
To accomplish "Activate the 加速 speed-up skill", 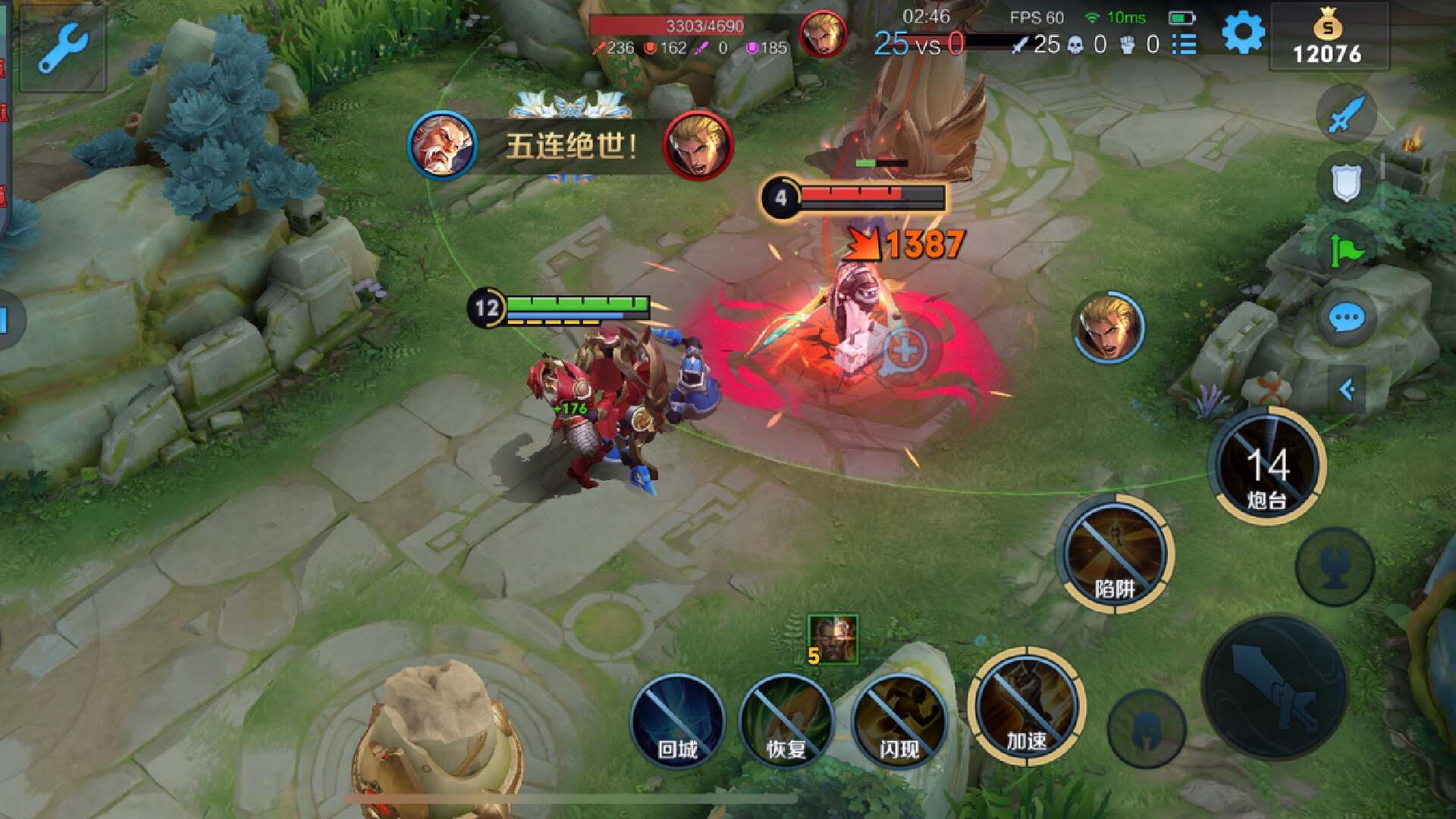I will point(1026,707).
